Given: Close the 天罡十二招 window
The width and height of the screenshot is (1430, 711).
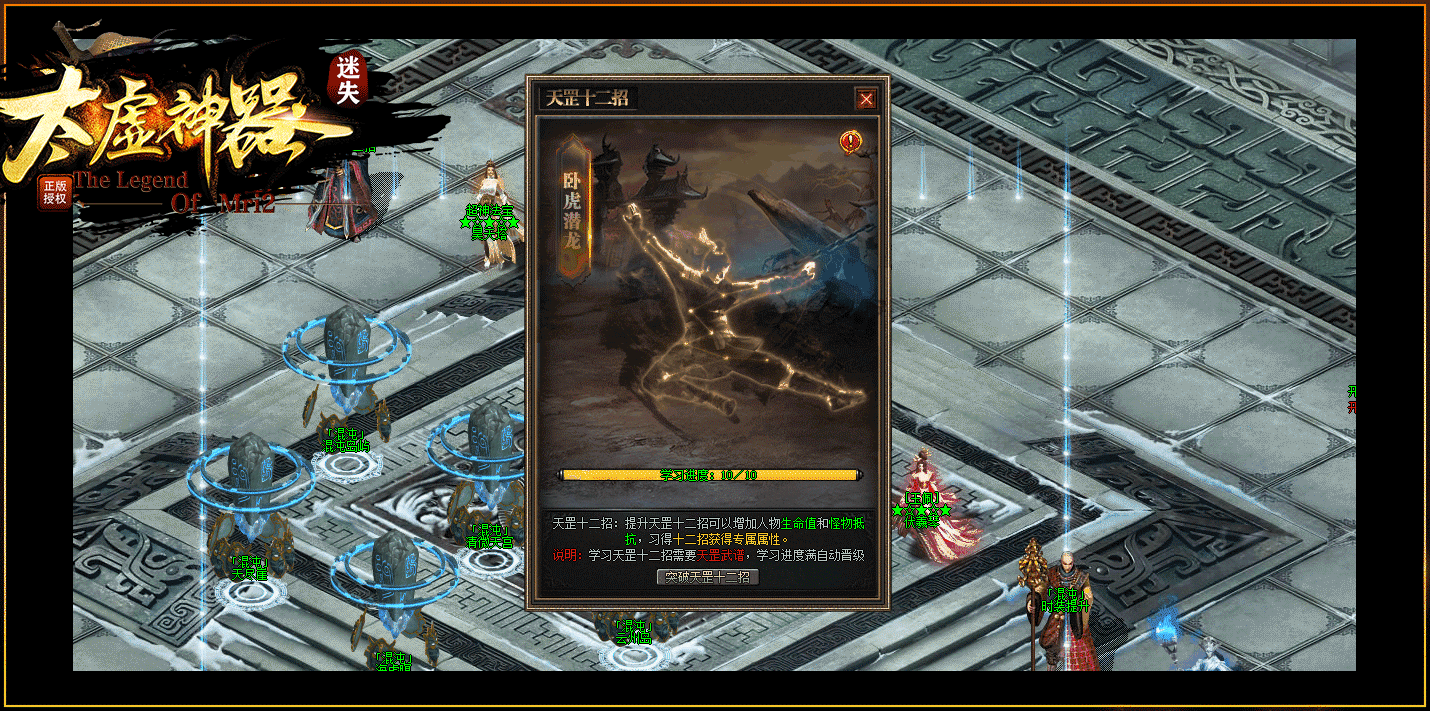Looking at the screenshot, I should (x=866, y=98).
